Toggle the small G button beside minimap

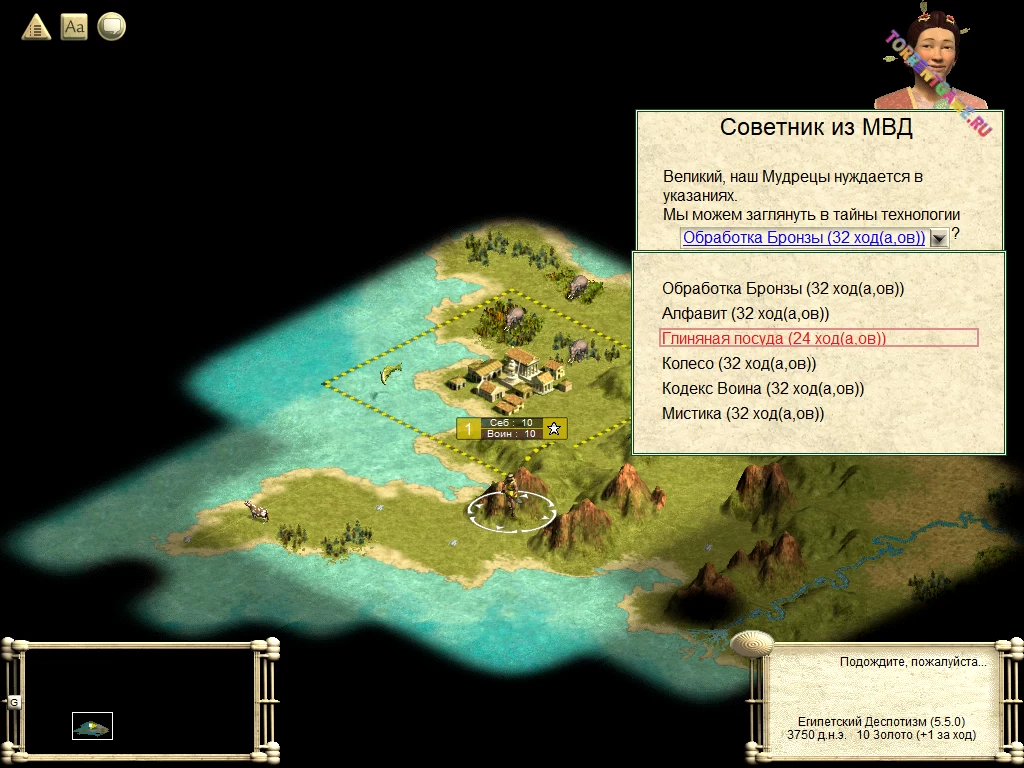pyautogui.click(x=14, y=703)
